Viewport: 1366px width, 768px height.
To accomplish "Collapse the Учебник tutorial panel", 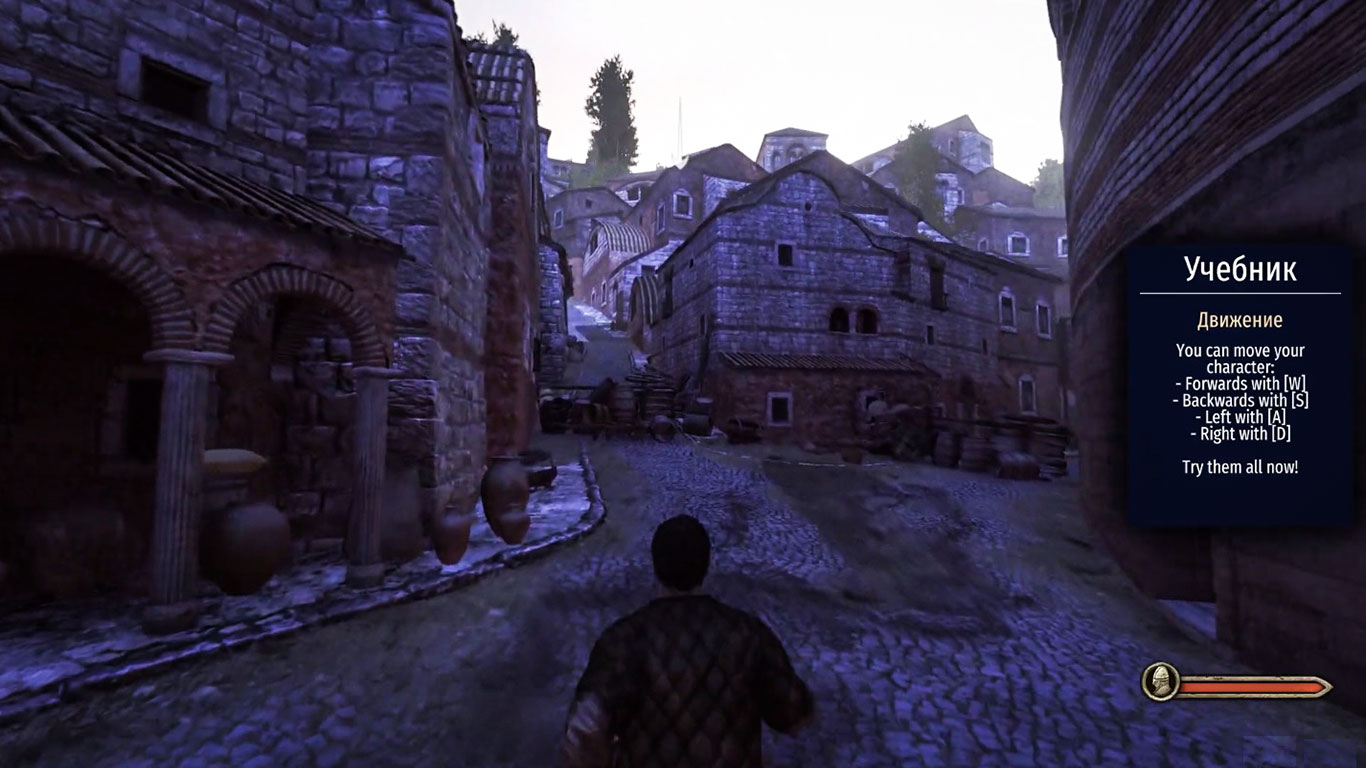I will (x=1240, y=268).
